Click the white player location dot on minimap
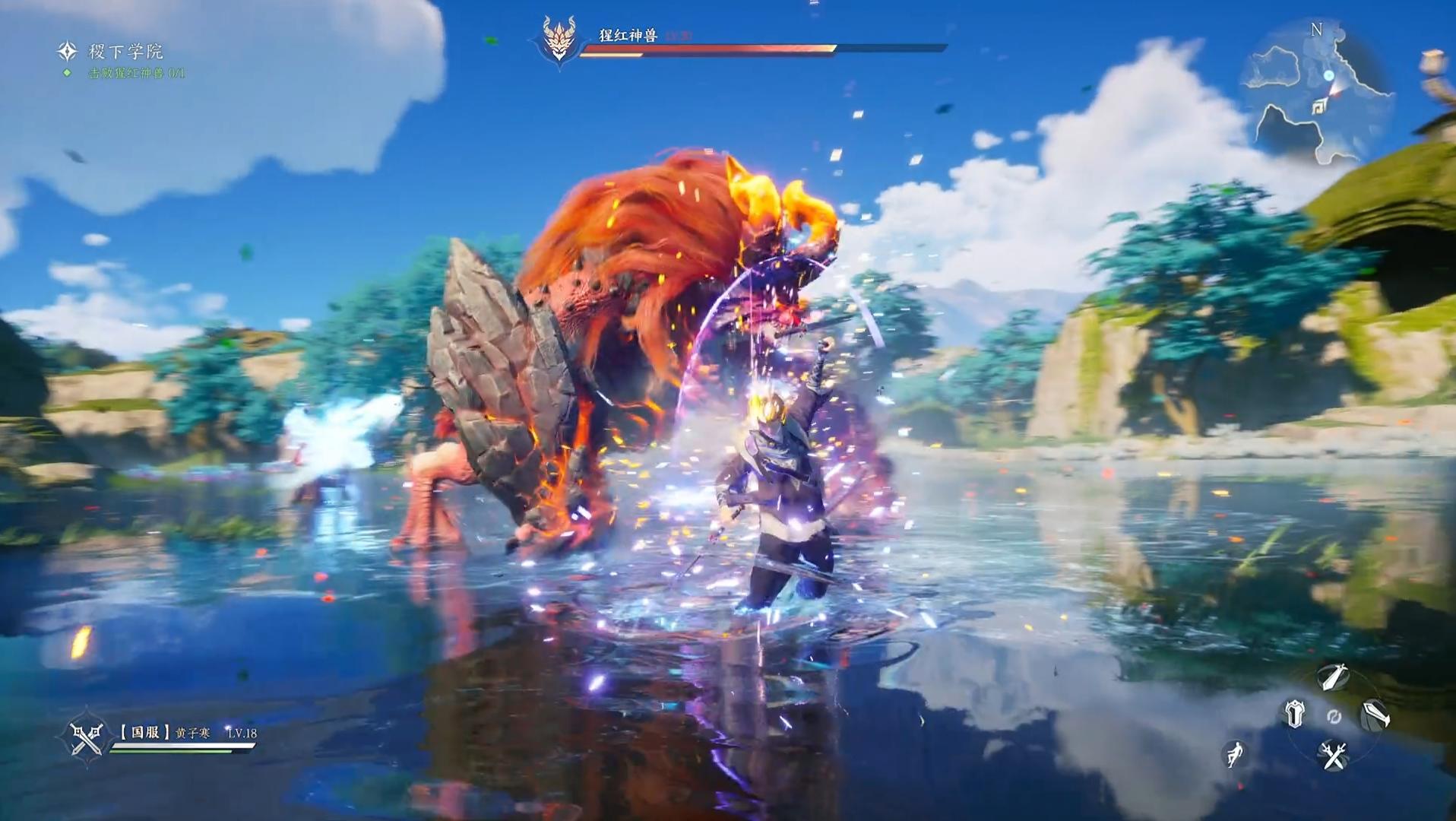 pyautogui.click(x=1328, y=76)
